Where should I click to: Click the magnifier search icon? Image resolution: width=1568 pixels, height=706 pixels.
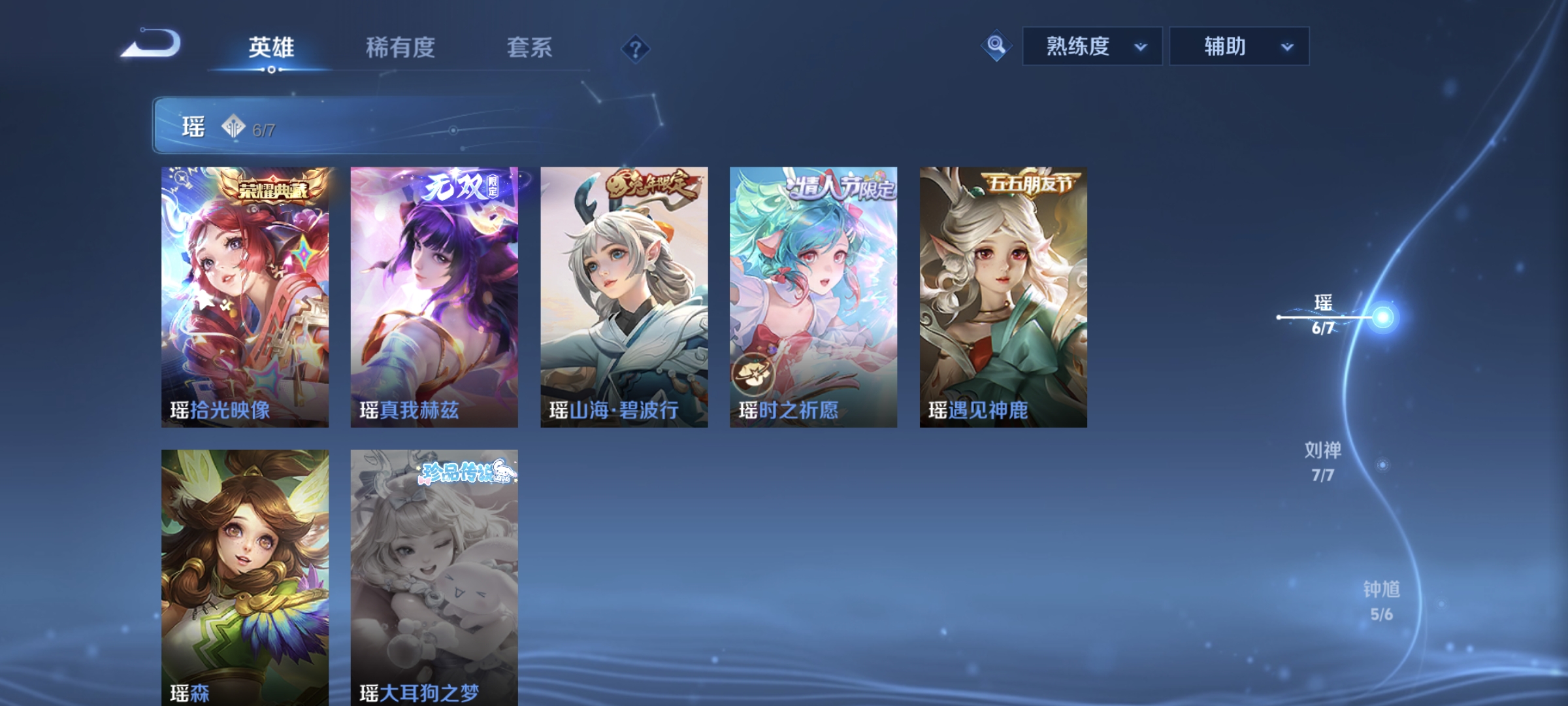pyautogui.click(x=995, y=46)
